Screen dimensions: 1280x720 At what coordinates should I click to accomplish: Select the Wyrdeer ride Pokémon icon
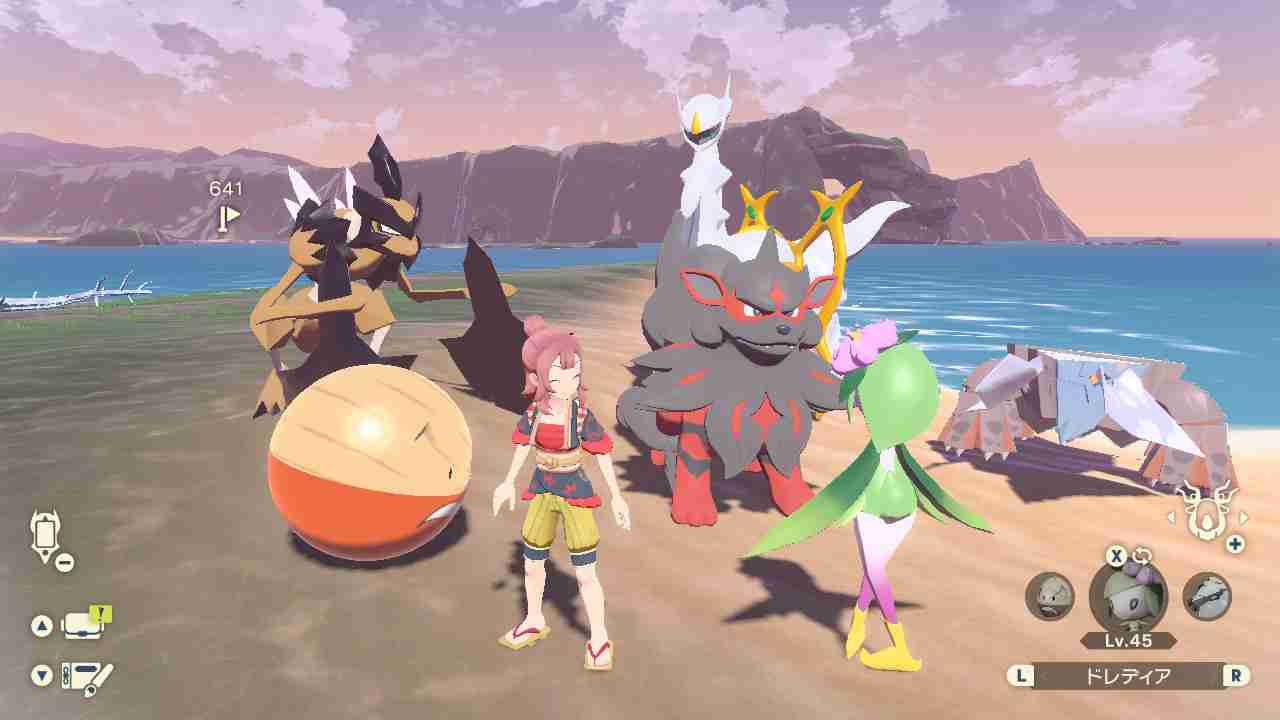(1207, 515)
